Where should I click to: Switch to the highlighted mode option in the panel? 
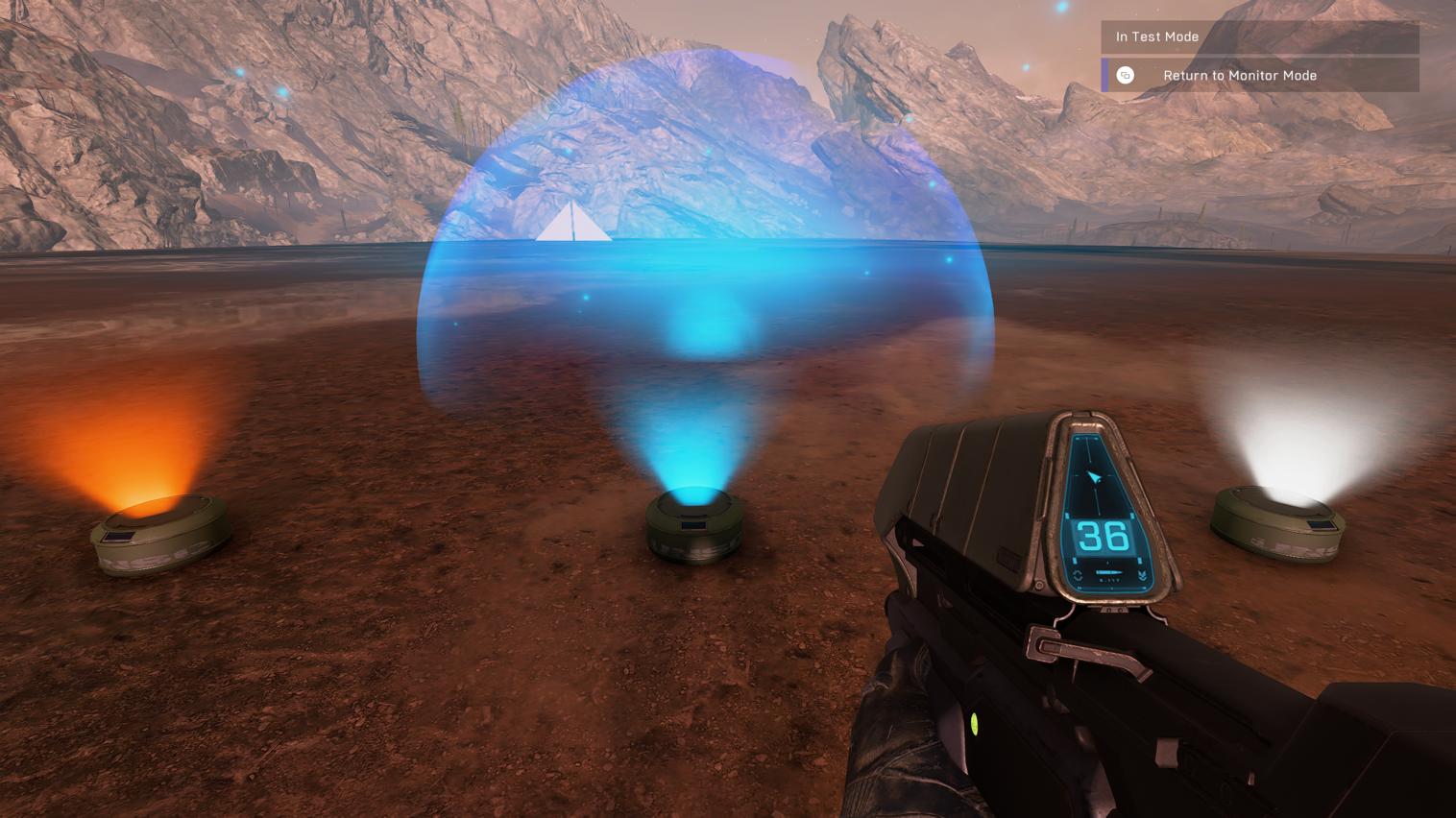(x=1239, y=74)
